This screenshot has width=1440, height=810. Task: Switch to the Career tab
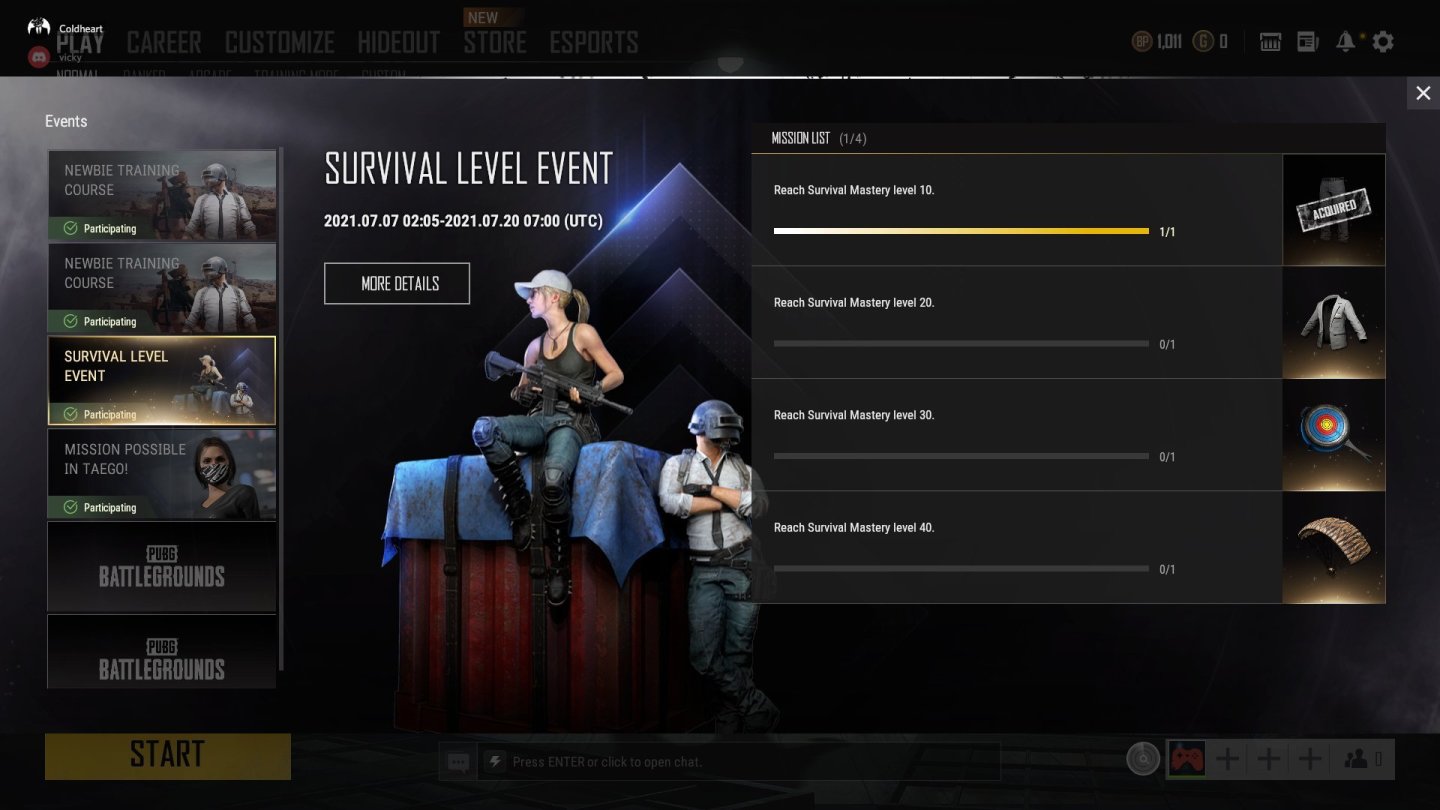164,42
